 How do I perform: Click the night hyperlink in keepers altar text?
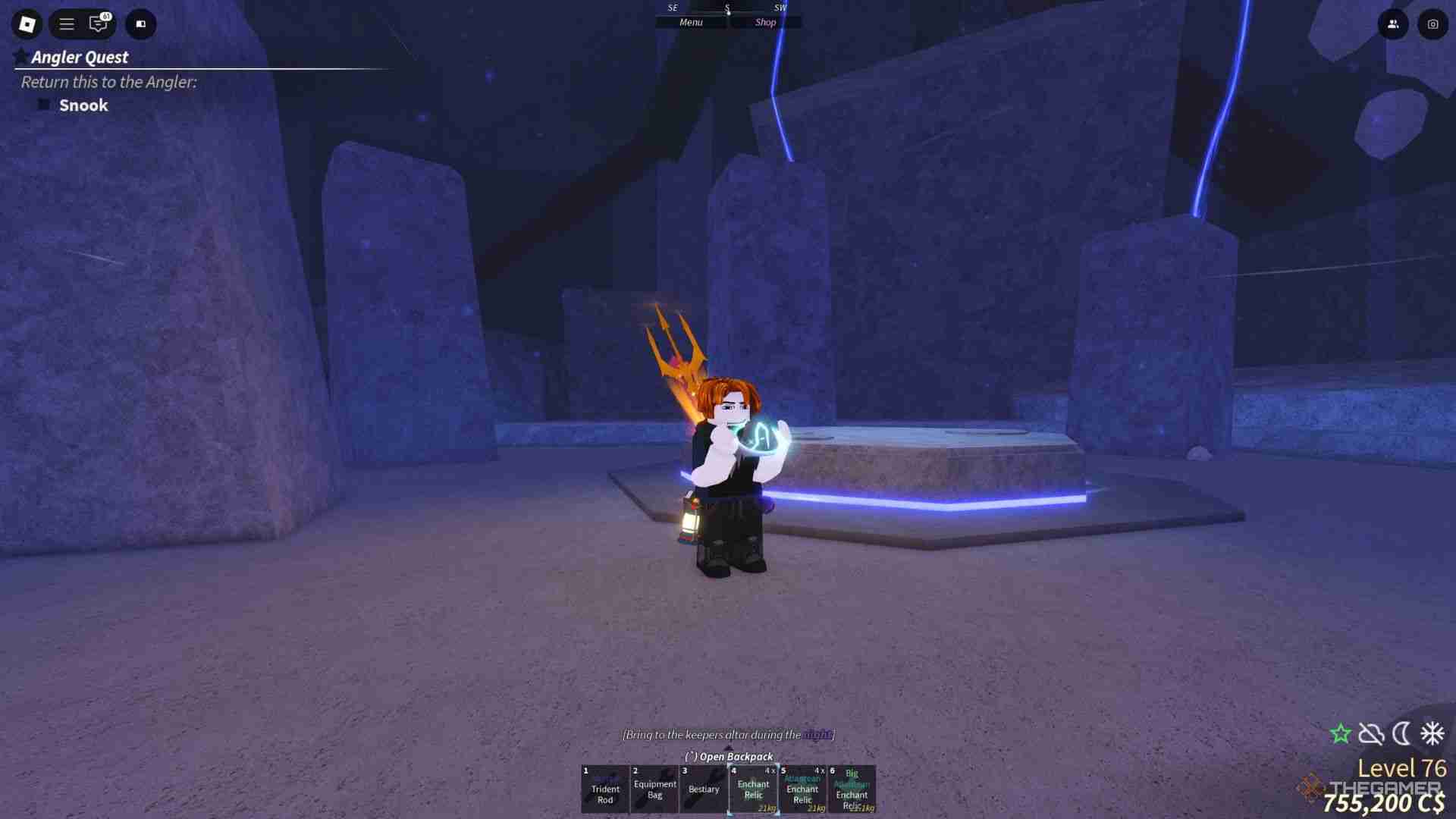coord(817,734)
